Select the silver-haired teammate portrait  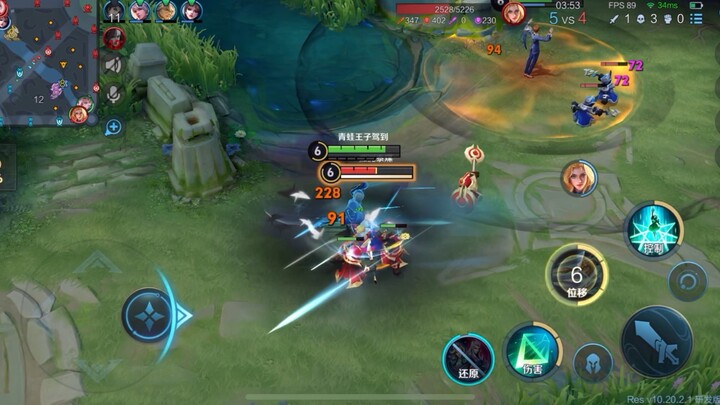tap(140, 11)
